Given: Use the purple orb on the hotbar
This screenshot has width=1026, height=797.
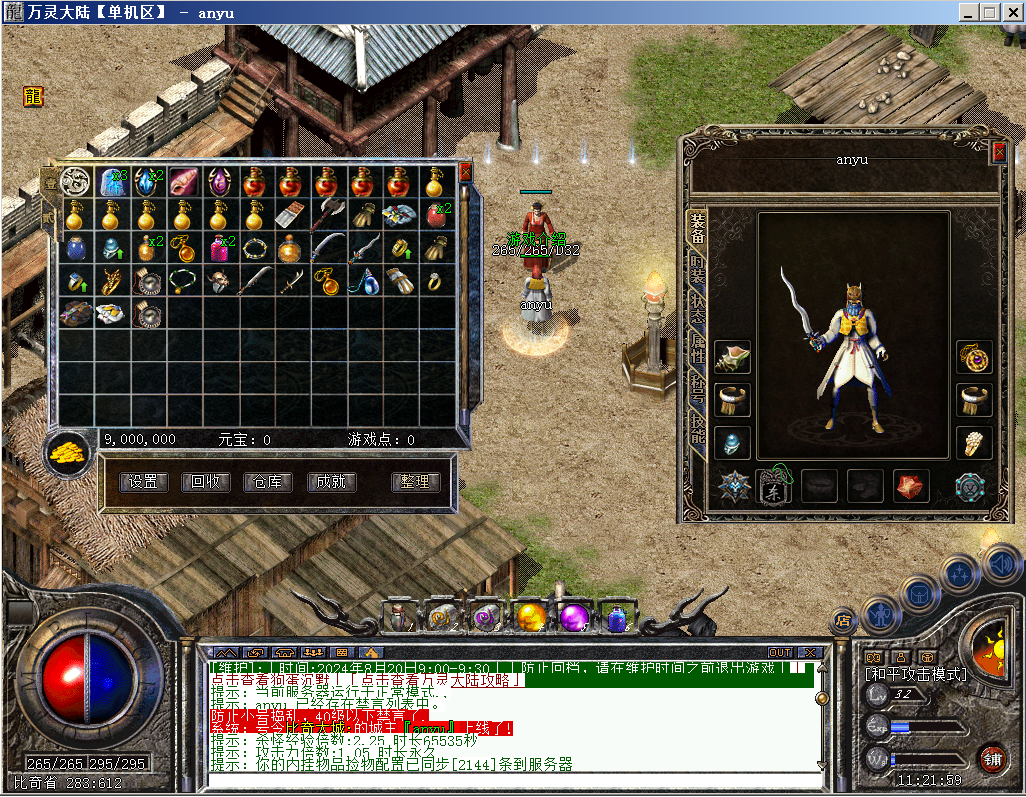Looking at the screenshot, I should [x=574, y=617].
